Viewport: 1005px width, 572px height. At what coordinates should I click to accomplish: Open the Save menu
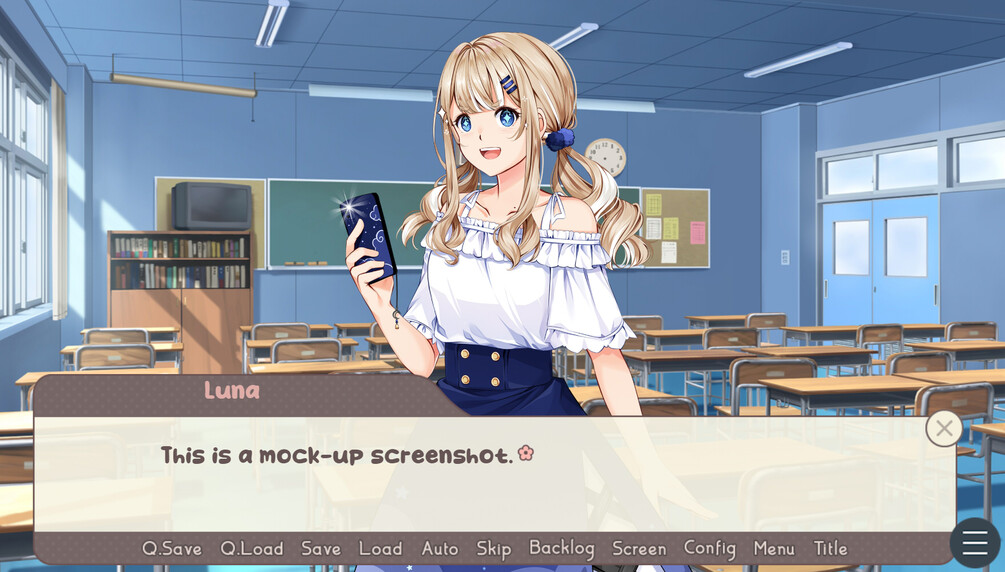321,548
